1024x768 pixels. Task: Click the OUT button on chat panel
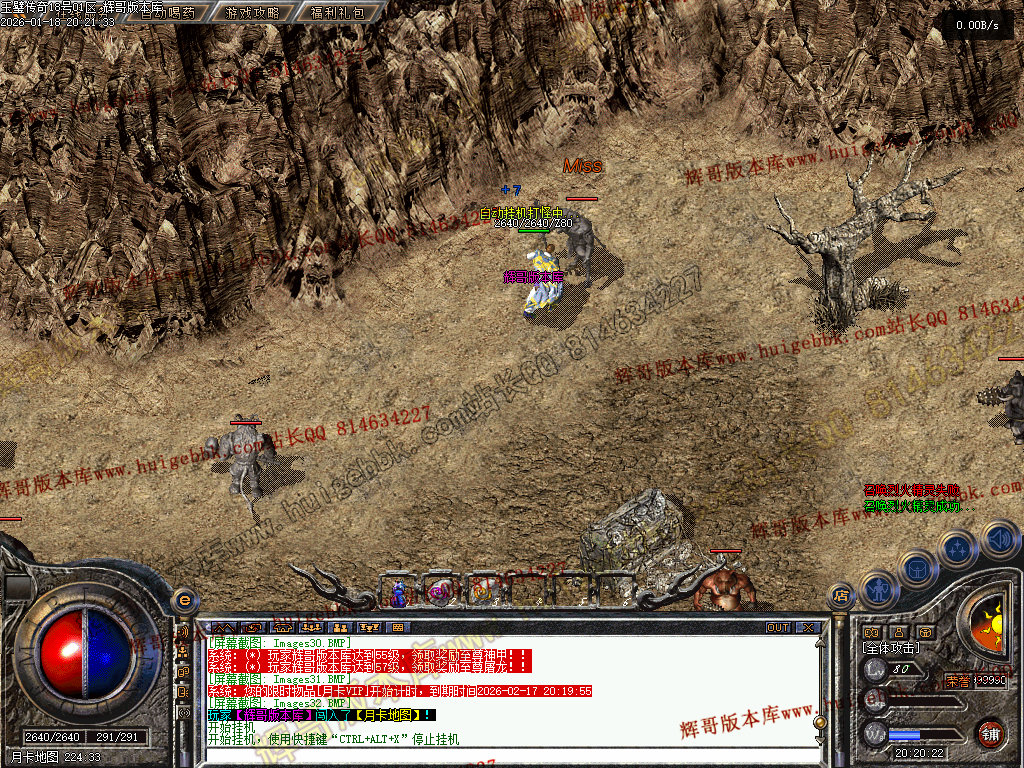(778, 628)
